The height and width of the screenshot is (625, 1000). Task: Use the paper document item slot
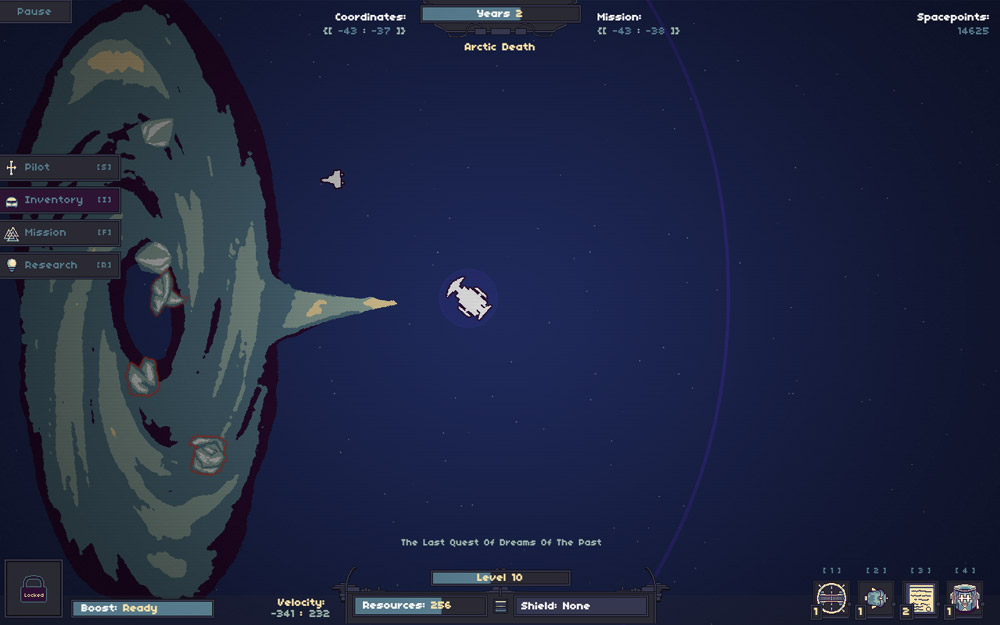click(x=920, y=598)
